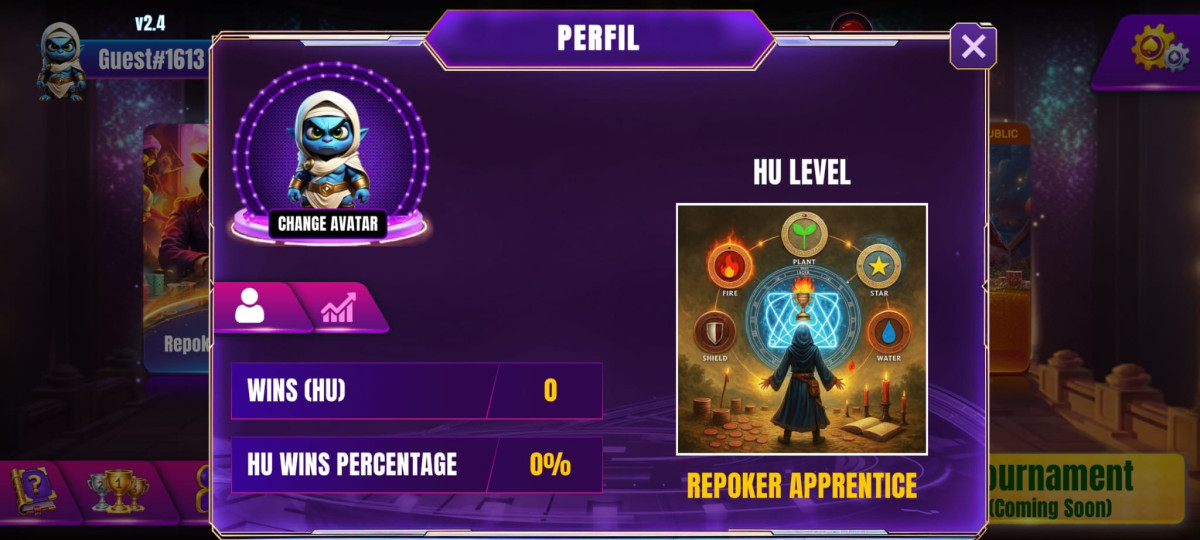Screen dimensions: 1200x540
Task: Tap the Guest#1613 player name banner
Action: click(150, 60)
